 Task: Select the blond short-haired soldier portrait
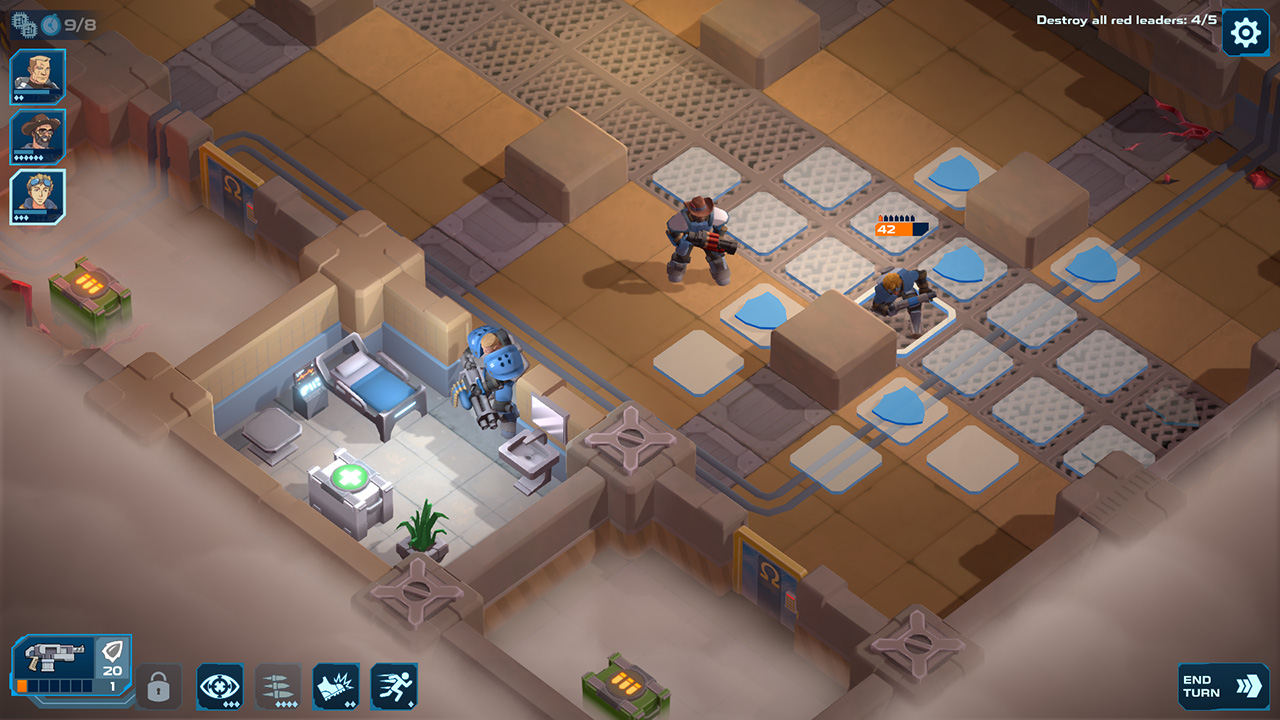click(39, 76)
